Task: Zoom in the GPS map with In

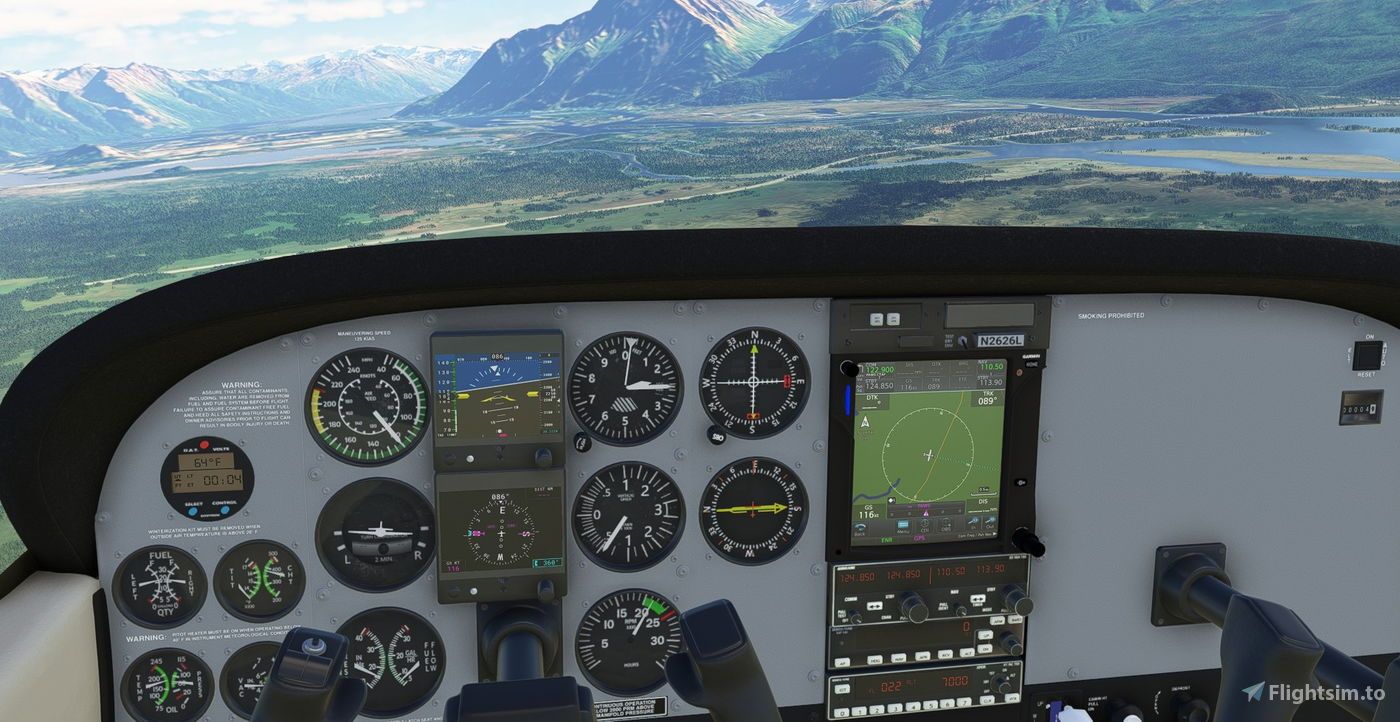Action: pos(973,523)
